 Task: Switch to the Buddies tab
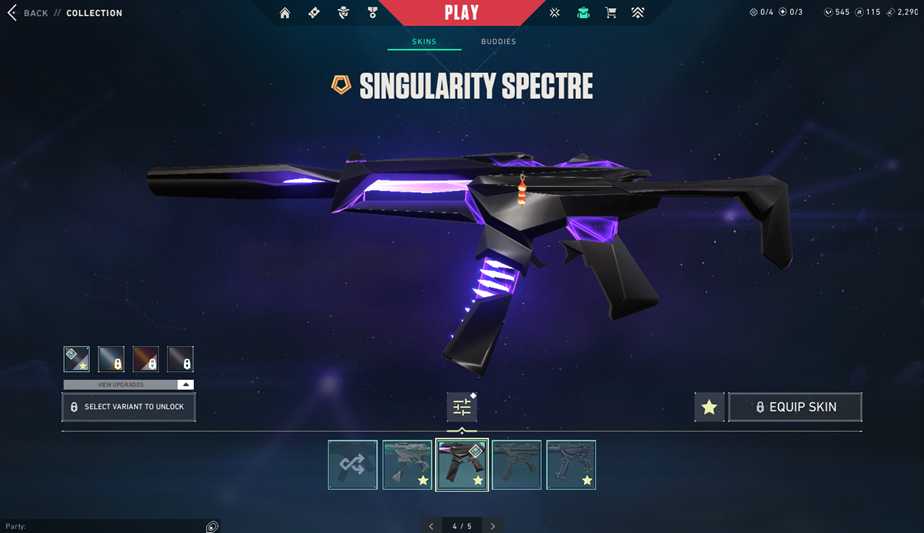(498, 42)
